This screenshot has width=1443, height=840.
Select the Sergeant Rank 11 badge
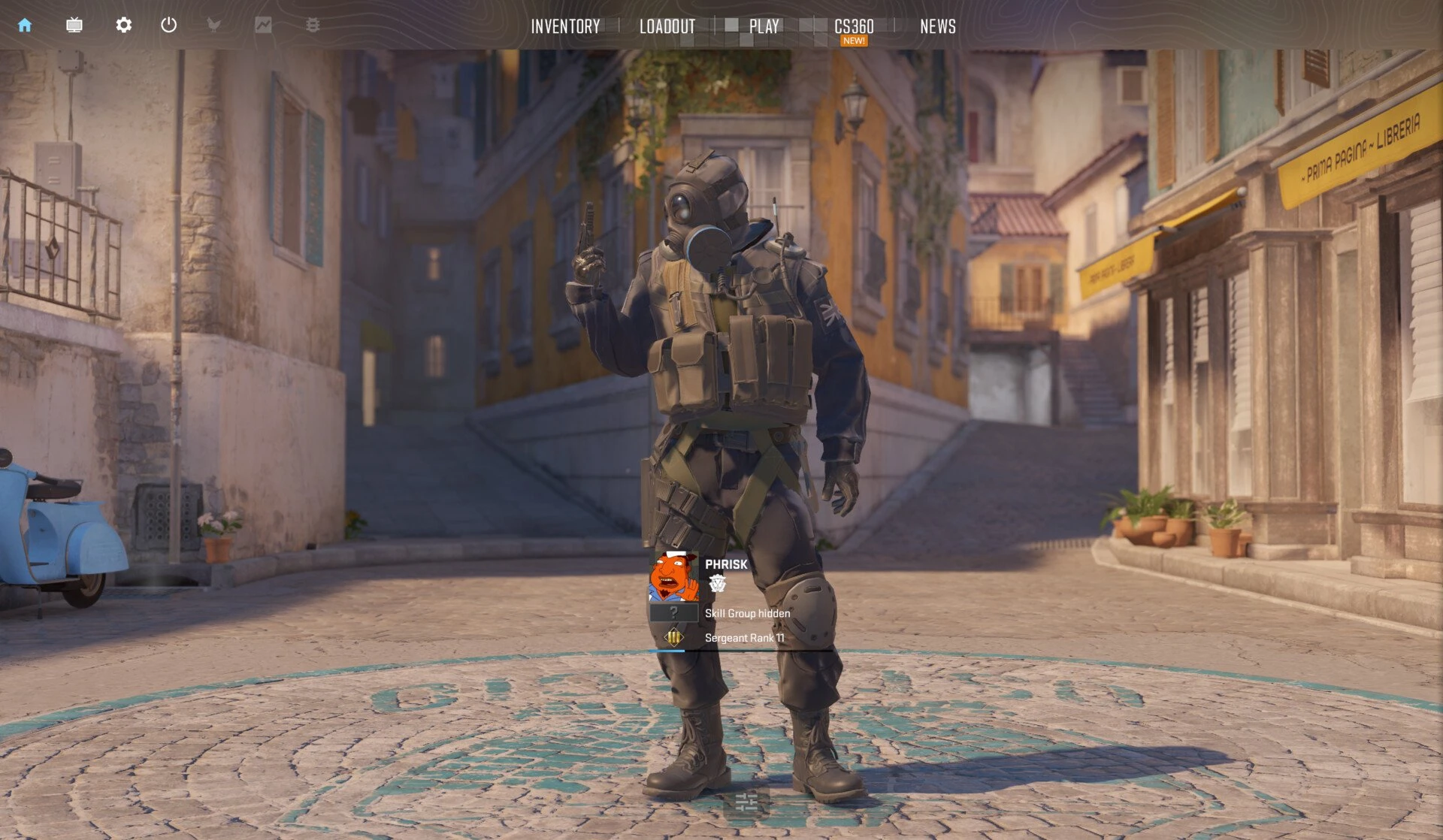point(673,638)
